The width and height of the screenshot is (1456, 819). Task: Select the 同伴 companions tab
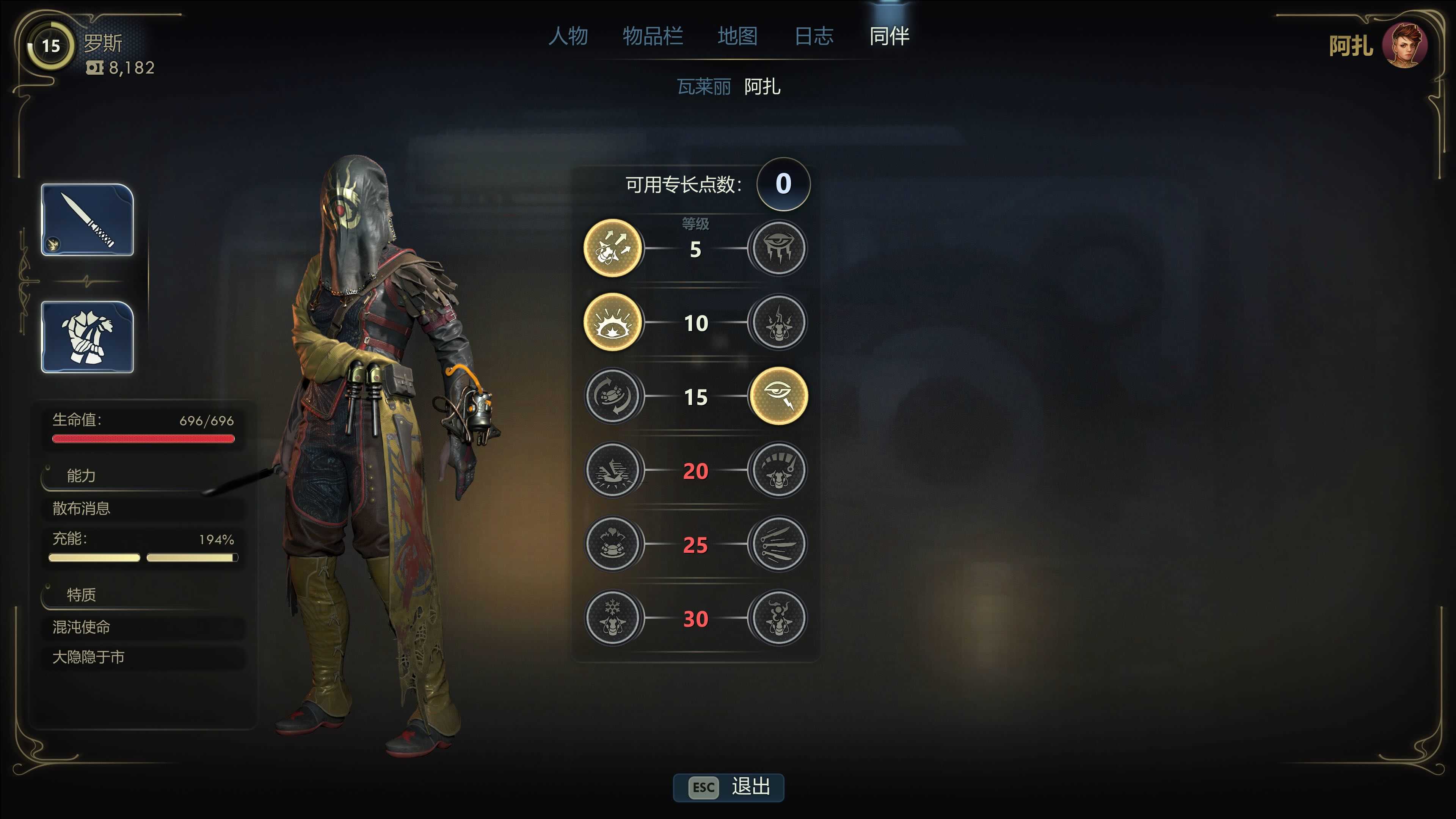pos(889,36)
